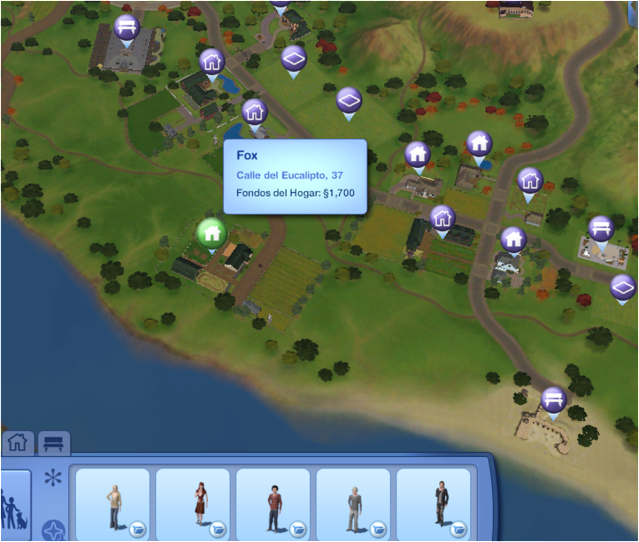The width and height of the screenshot is (639, 542).
Task: Switch to the house lots tab
Action: coord(17,443)
